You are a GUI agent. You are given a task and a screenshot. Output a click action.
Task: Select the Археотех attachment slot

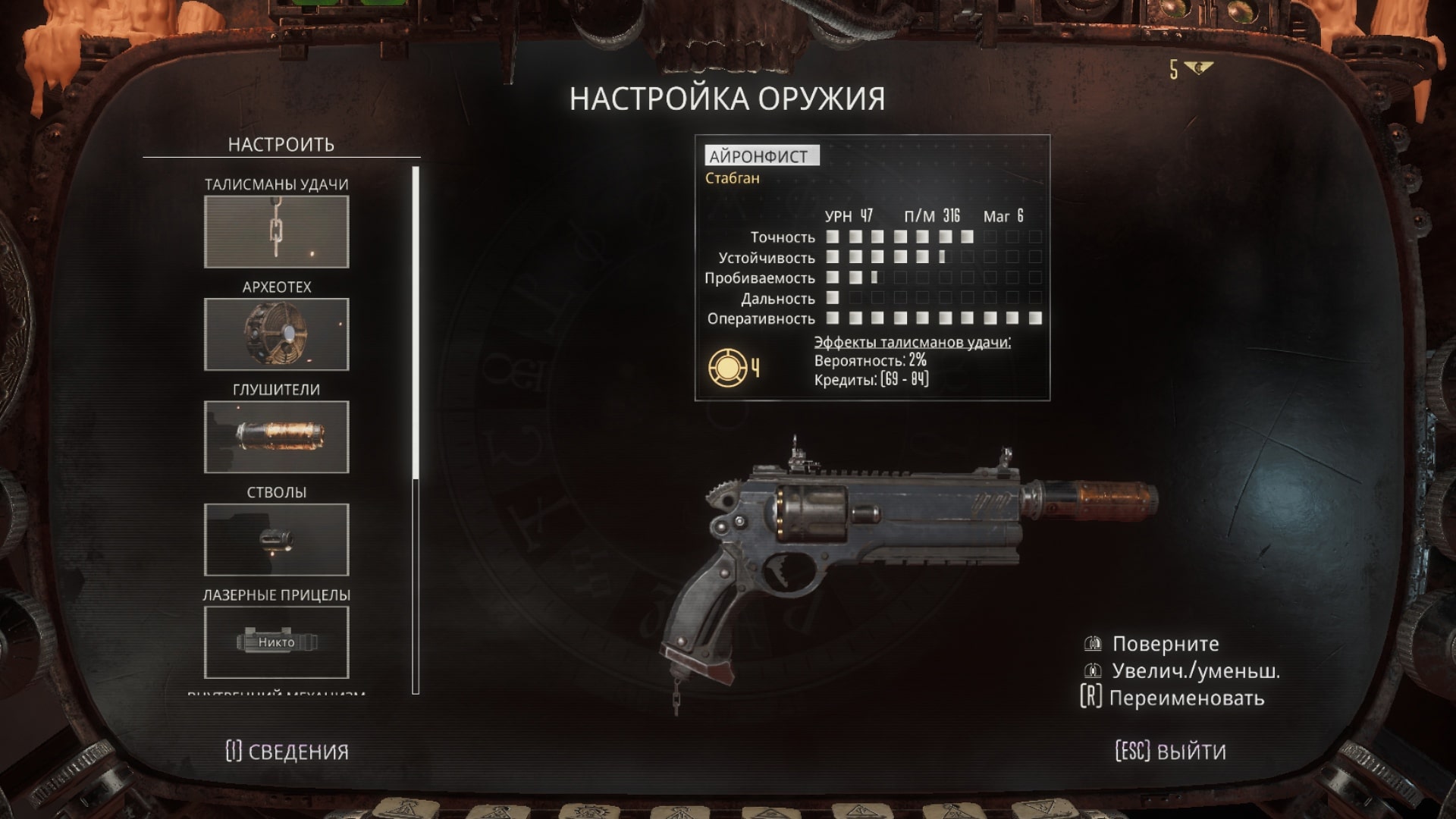click(x=276, y=334)
